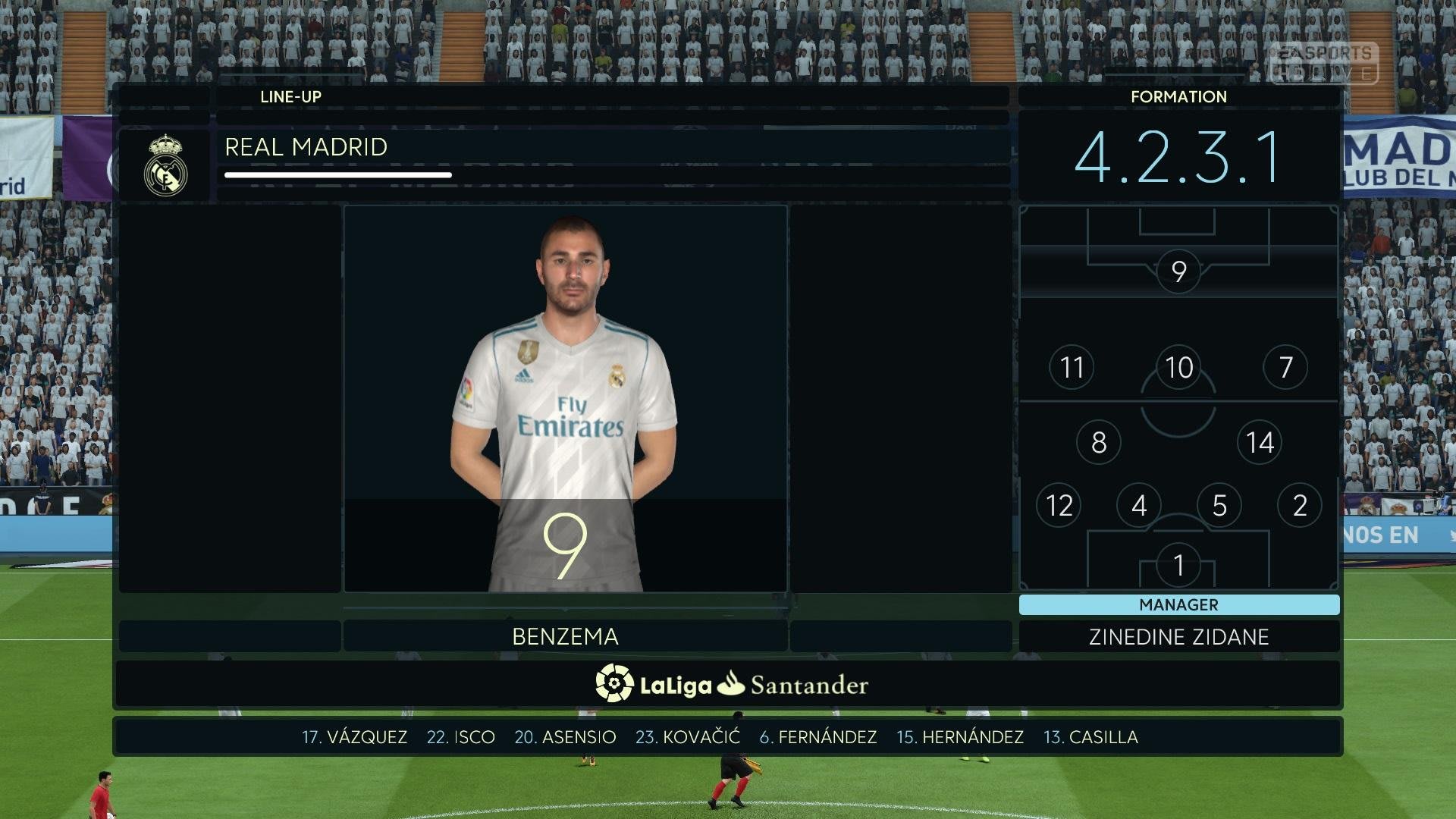Click the Benzema player portrait card
The image size is (1456, 819).
(x=565, y=398)
